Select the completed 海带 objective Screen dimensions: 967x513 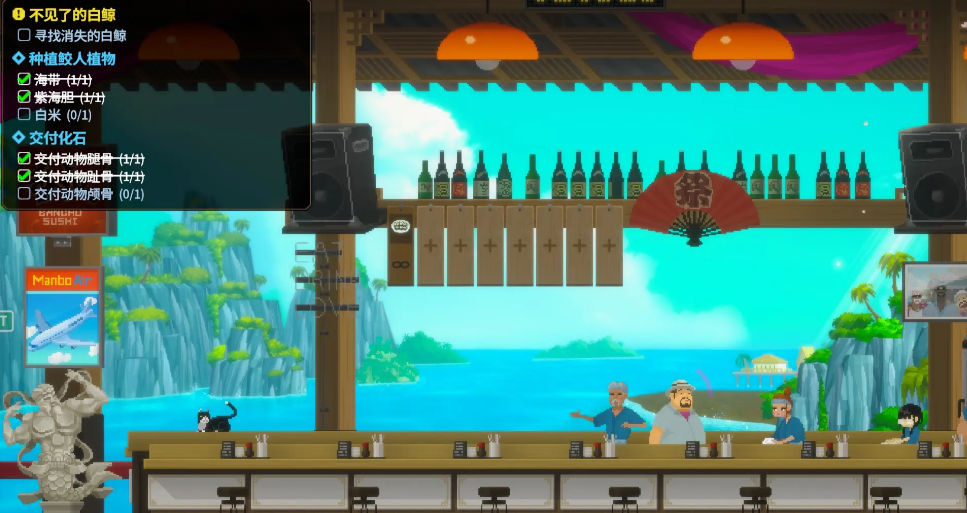click(x=62, y=79)
